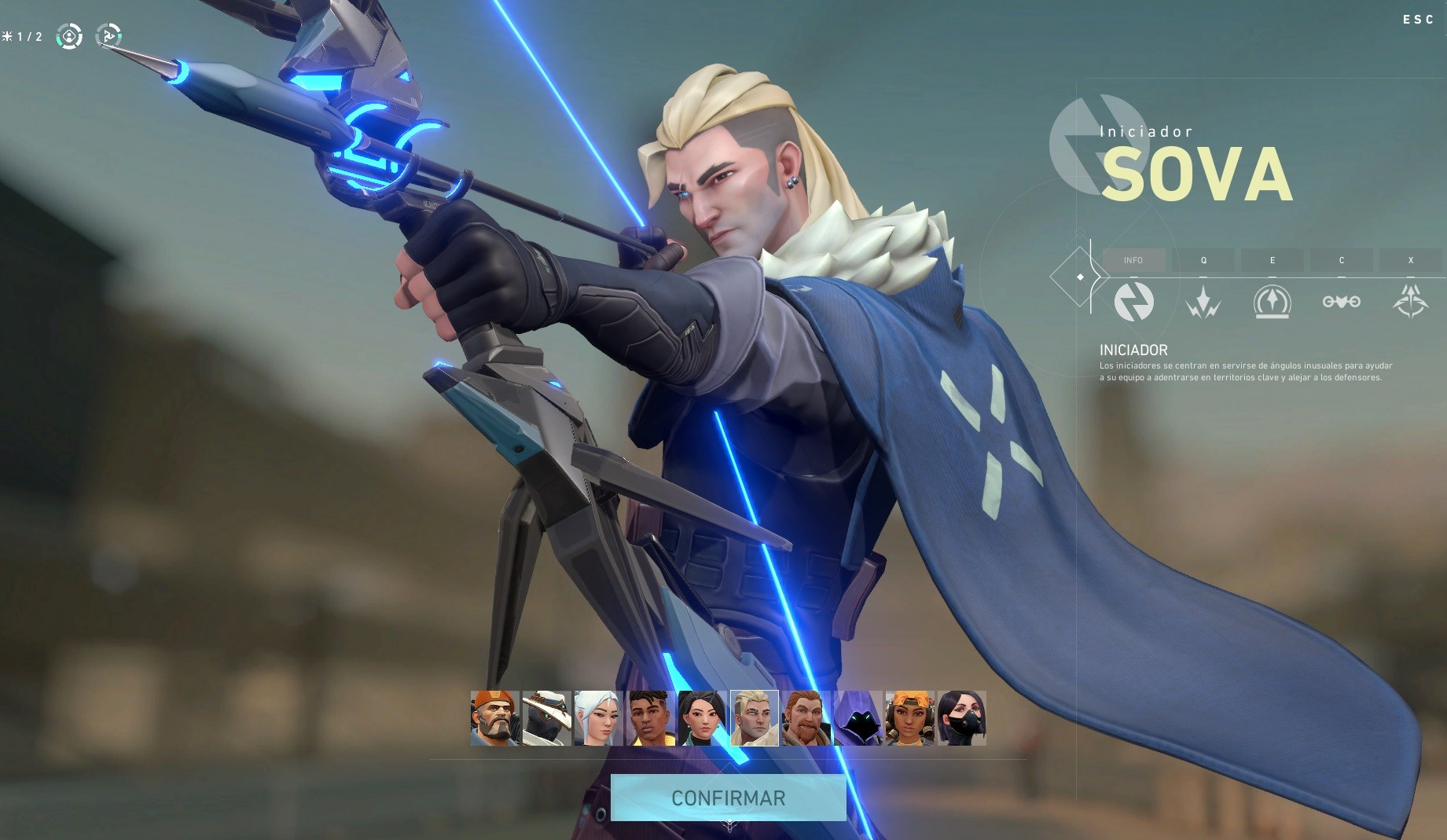Choose Cypher's white-hat masked portrait
This screenshot has height=840, width=1447.
(546, 718)
